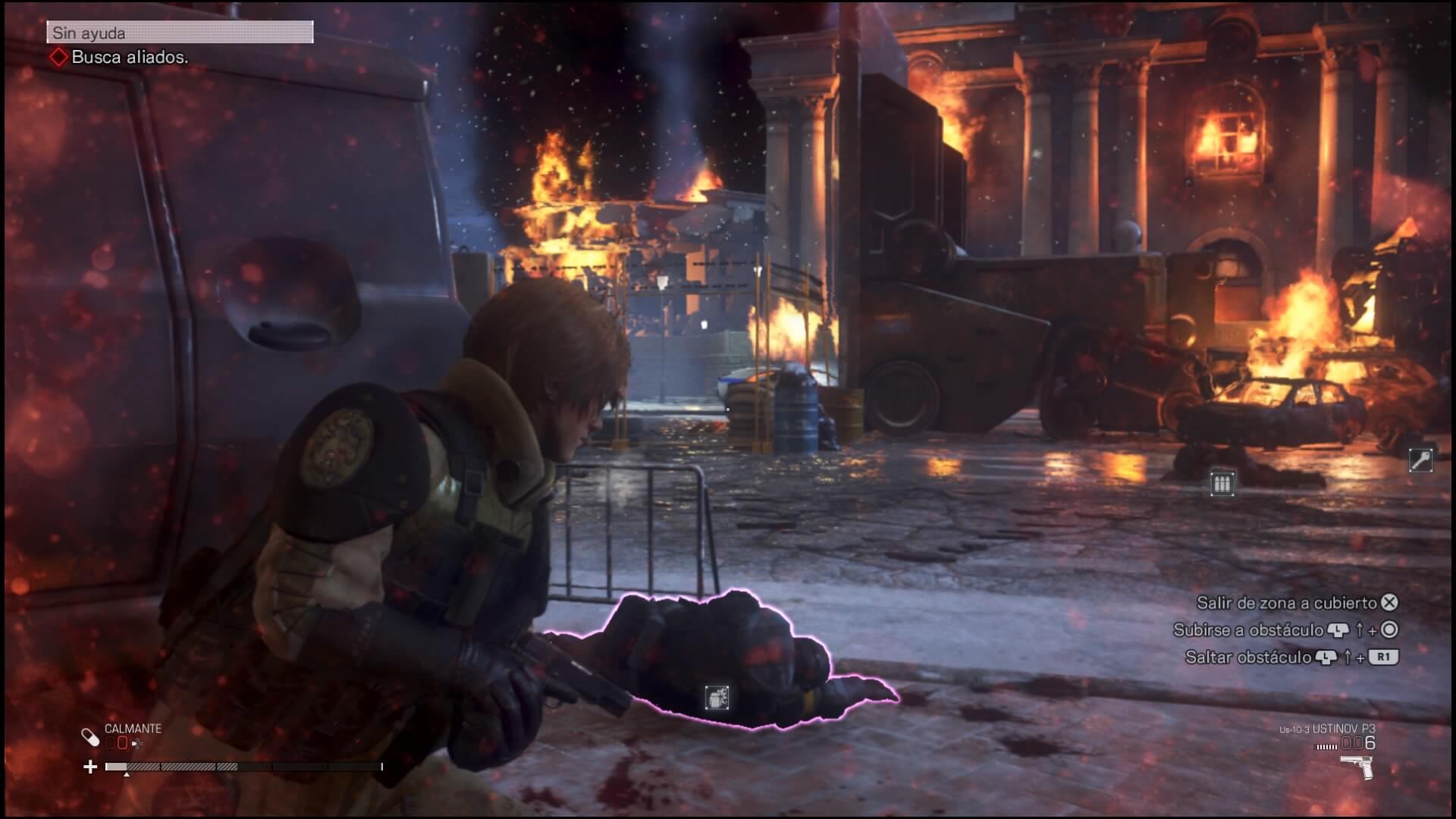Click the "Busca aliados" objective tracker
1456x819 pixels.
pos(120,58)
